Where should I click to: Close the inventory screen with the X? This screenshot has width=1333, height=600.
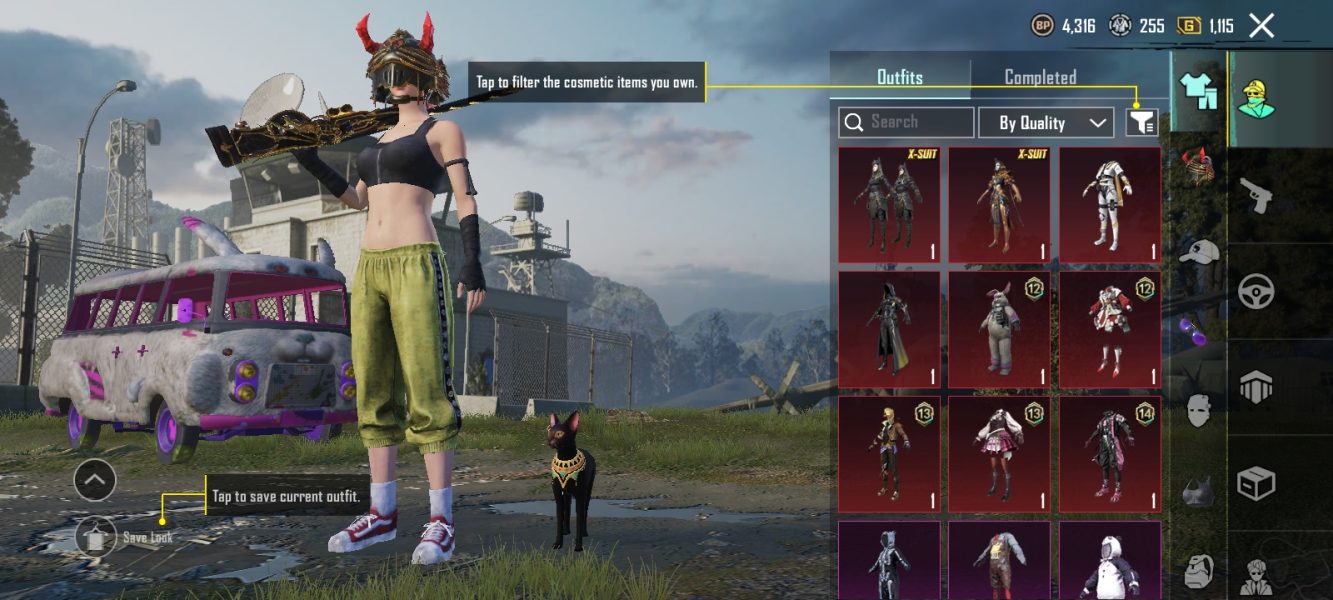tap(1262, 26)
